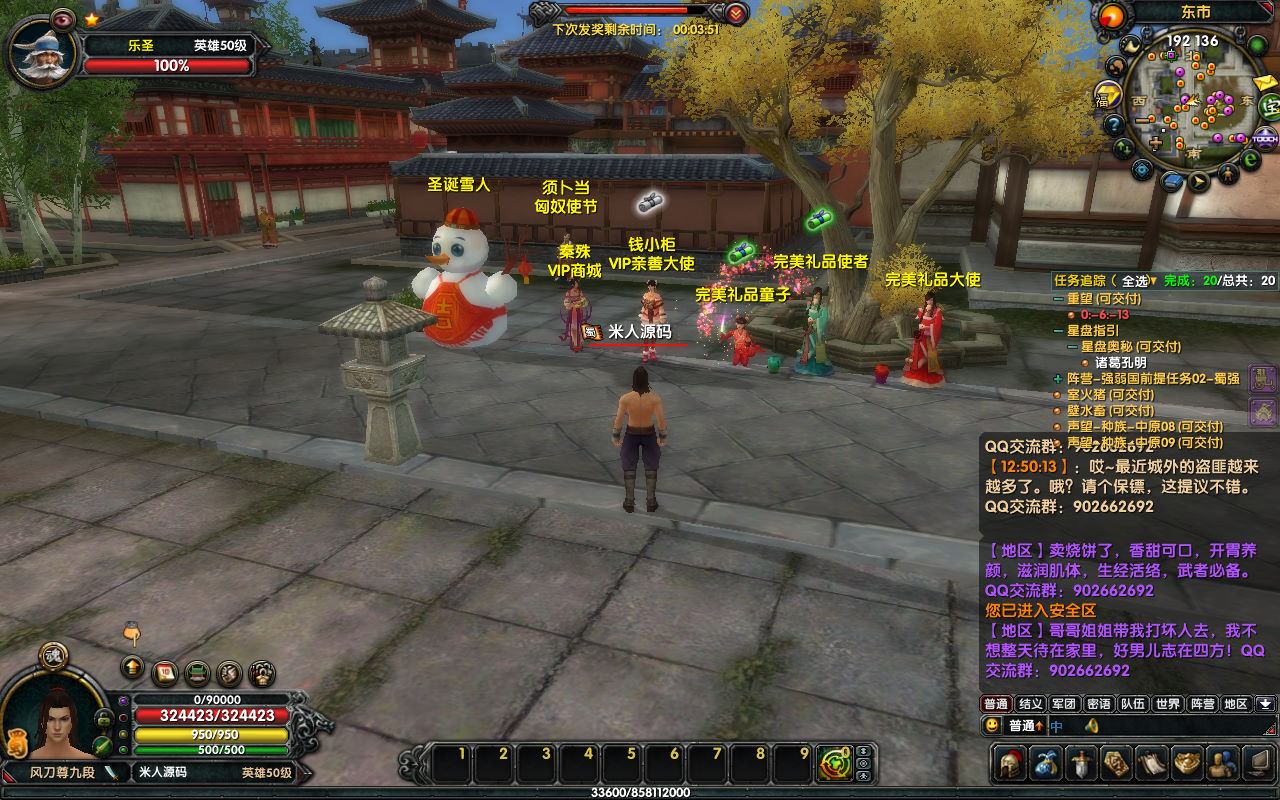
Task: Open the blue bag inventory icon
Action: (1046, 764)
